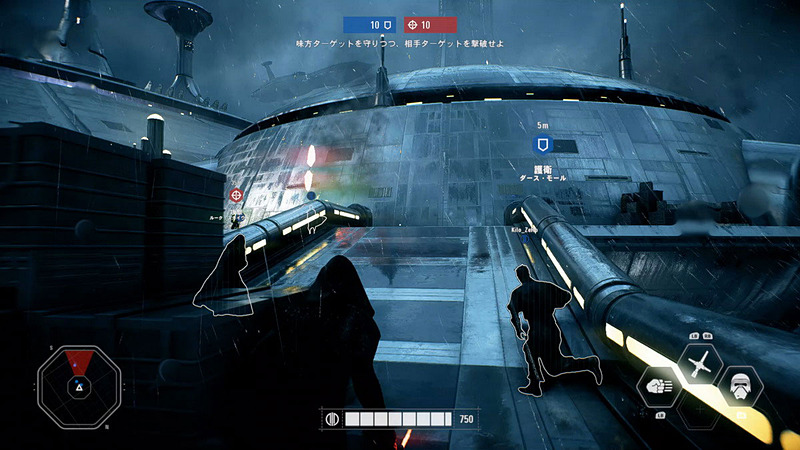Select the red crosshair enemy target marker
The width and height of the screenshot is (800, 450).
pos(236,195)
